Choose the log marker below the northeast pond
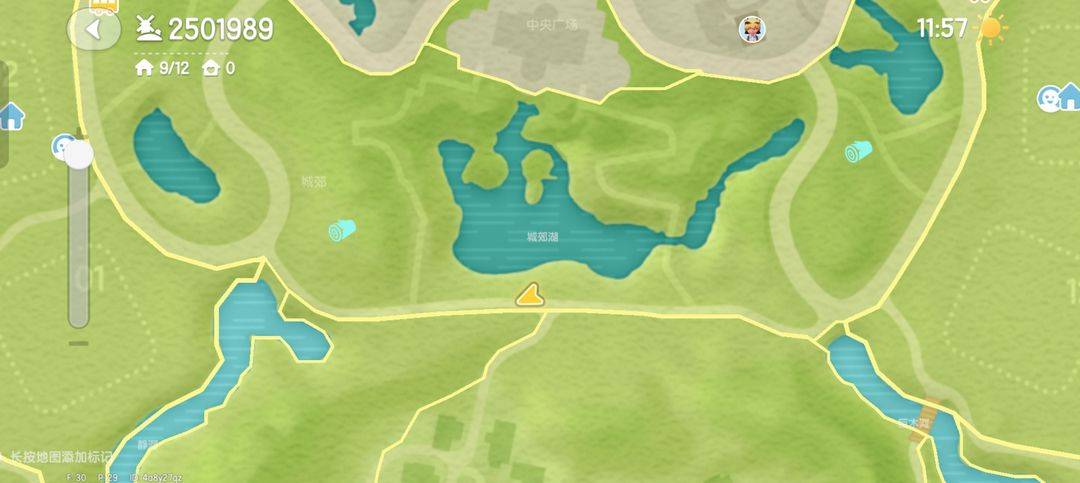This screenshot has height=483, width=1080. click(x=858, y=152)
